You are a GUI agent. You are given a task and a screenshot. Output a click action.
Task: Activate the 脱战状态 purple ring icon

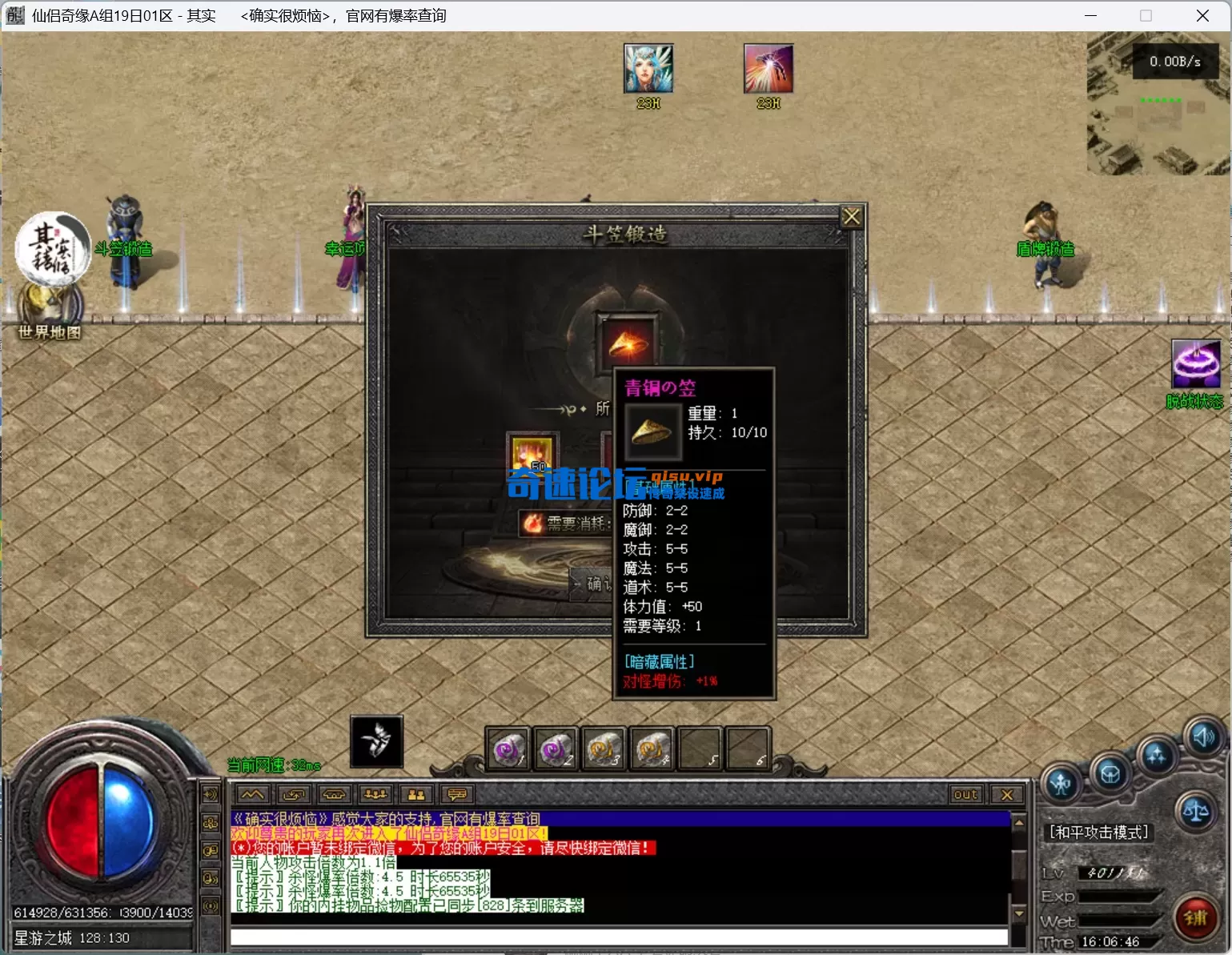click(1195, 364)
